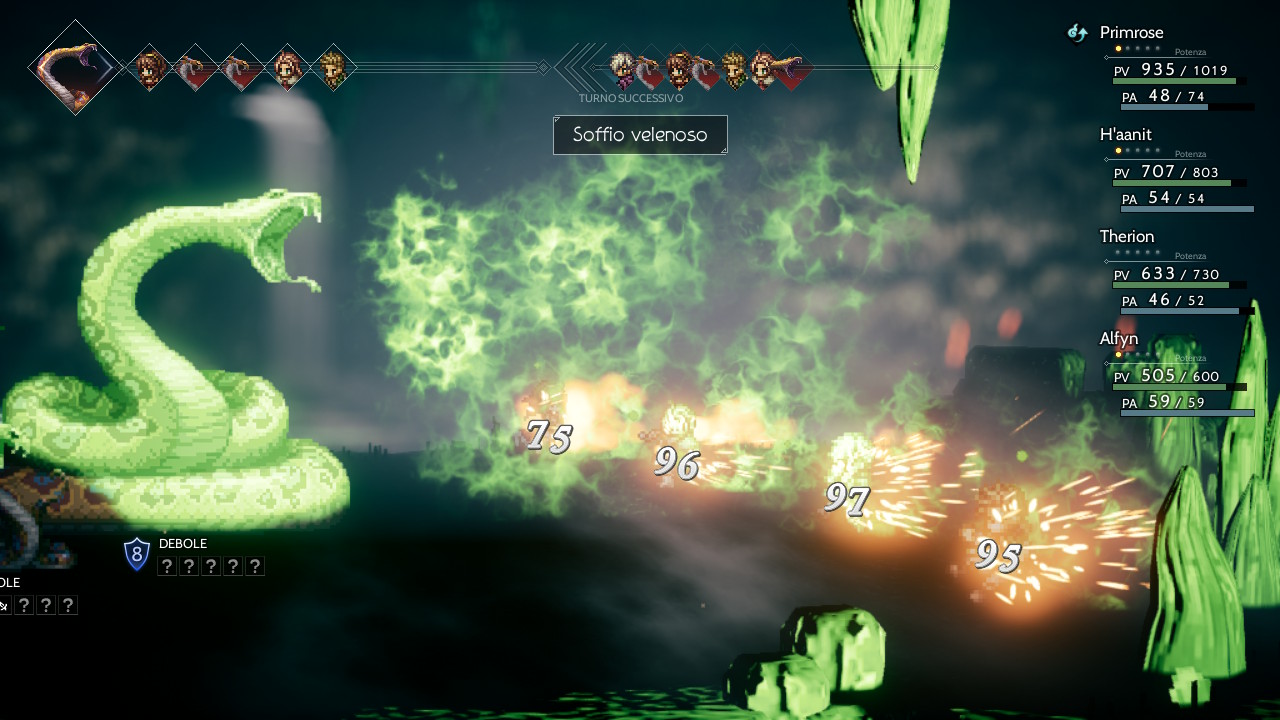Screen dimensions: 1280x720
Task: Select the large snake portrait in turn order
Action: 76,67
